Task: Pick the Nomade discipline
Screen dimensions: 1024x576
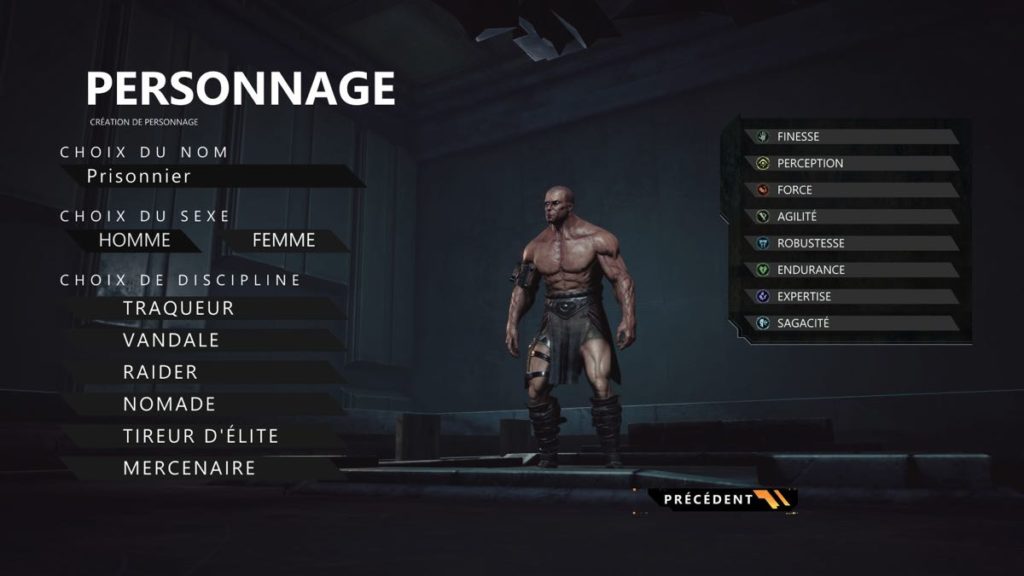Action: pyautogui.click(x=170, y=404)
